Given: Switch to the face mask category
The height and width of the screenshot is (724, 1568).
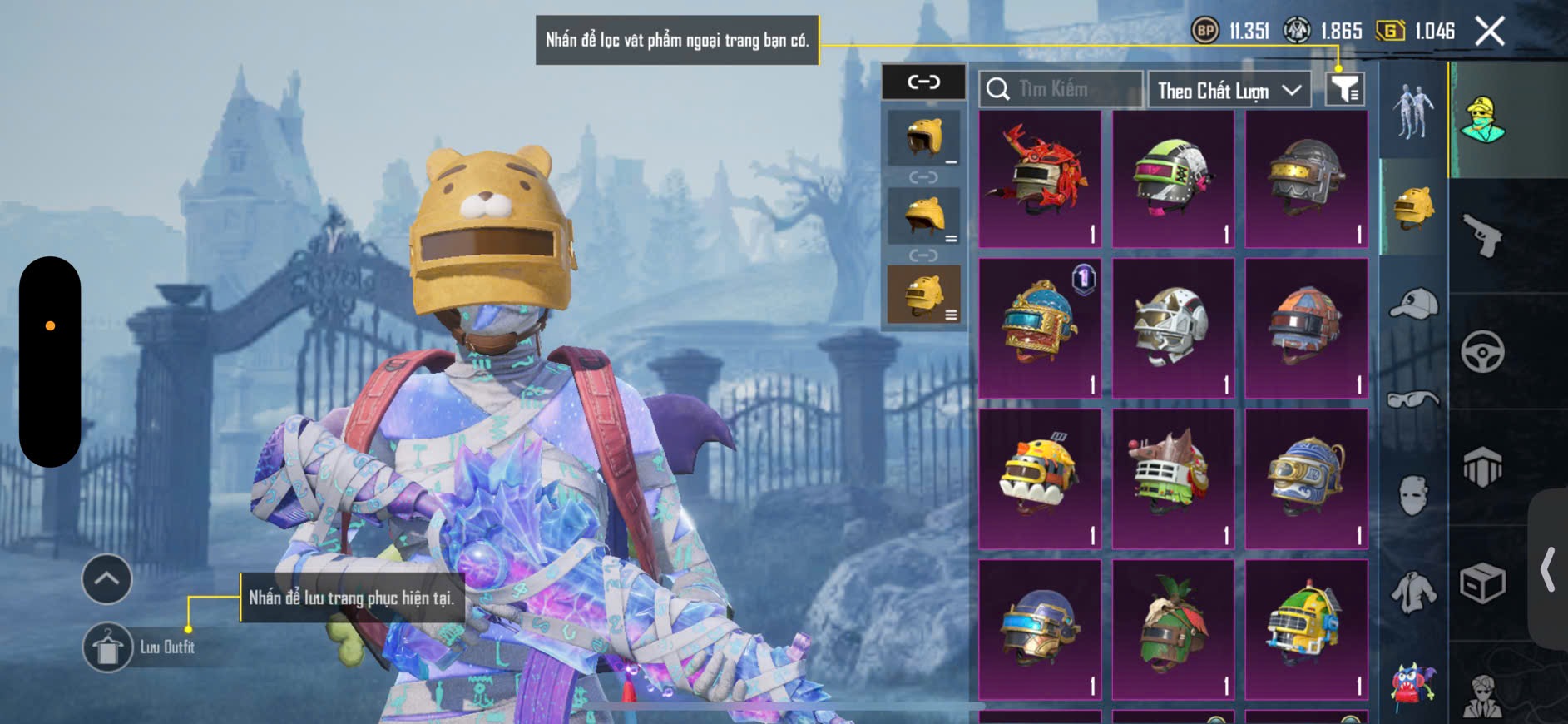Looking at the screenshot, I should [x=1413, y=496].
